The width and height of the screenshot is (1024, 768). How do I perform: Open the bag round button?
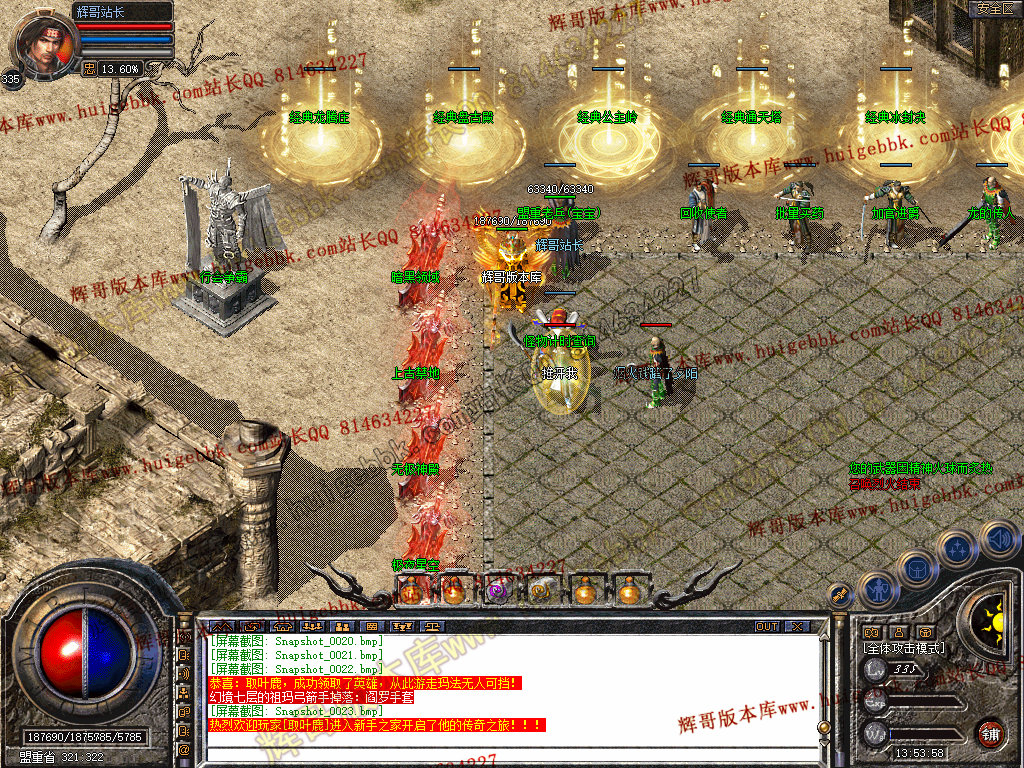coord(916,569)
